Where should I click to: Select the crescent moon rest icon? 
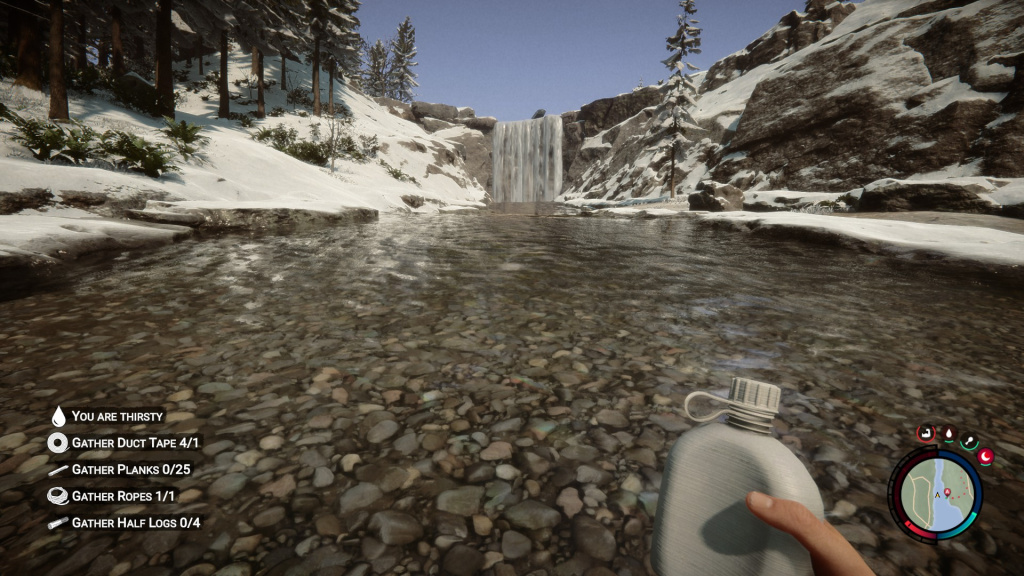click(x=985, y=456)
